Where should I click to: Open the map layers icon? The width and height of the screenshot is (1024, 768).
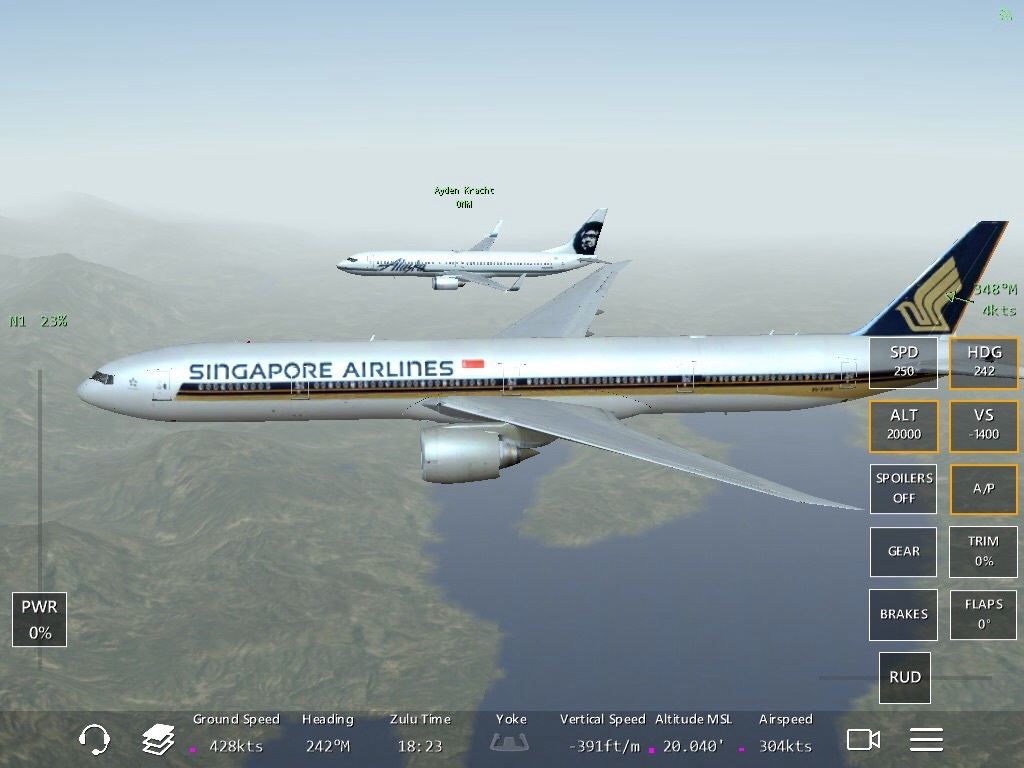tap(158, 740)
